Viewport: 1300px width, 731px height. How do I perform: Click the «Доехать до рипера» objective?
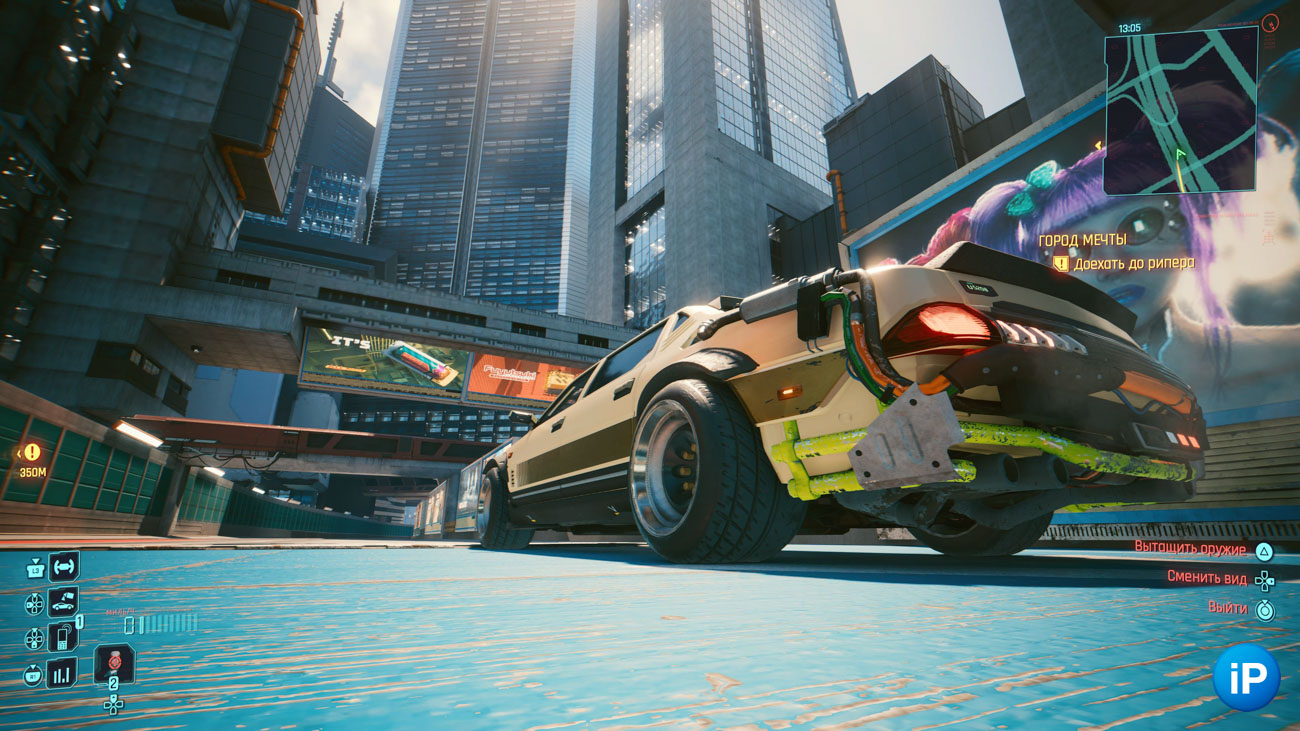[x=1133, y=264]
